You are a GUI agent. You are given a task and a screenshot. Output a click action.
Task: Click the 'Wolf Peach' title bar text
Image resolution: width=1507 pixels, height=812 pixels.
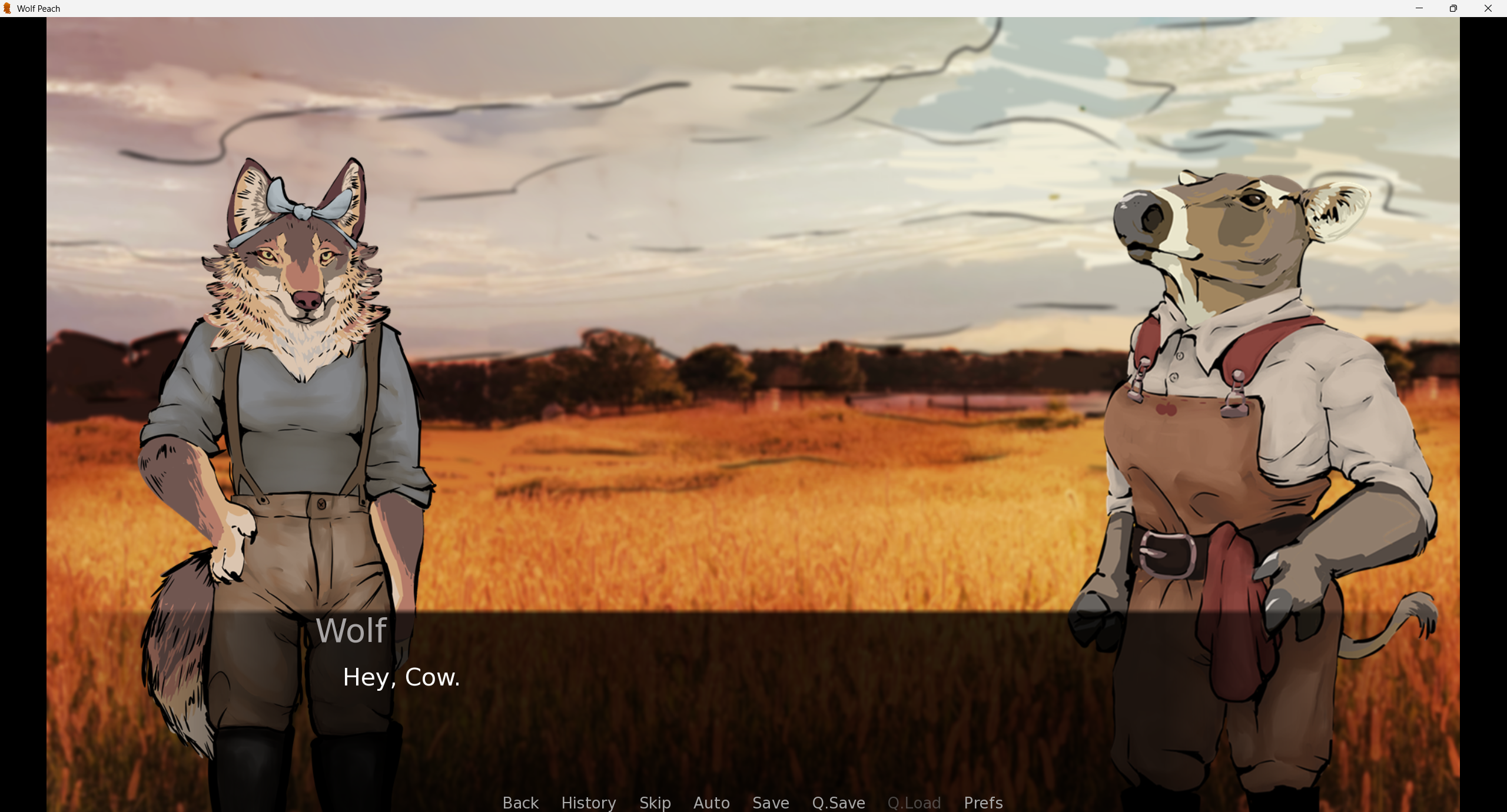click(x=38, y=8)
